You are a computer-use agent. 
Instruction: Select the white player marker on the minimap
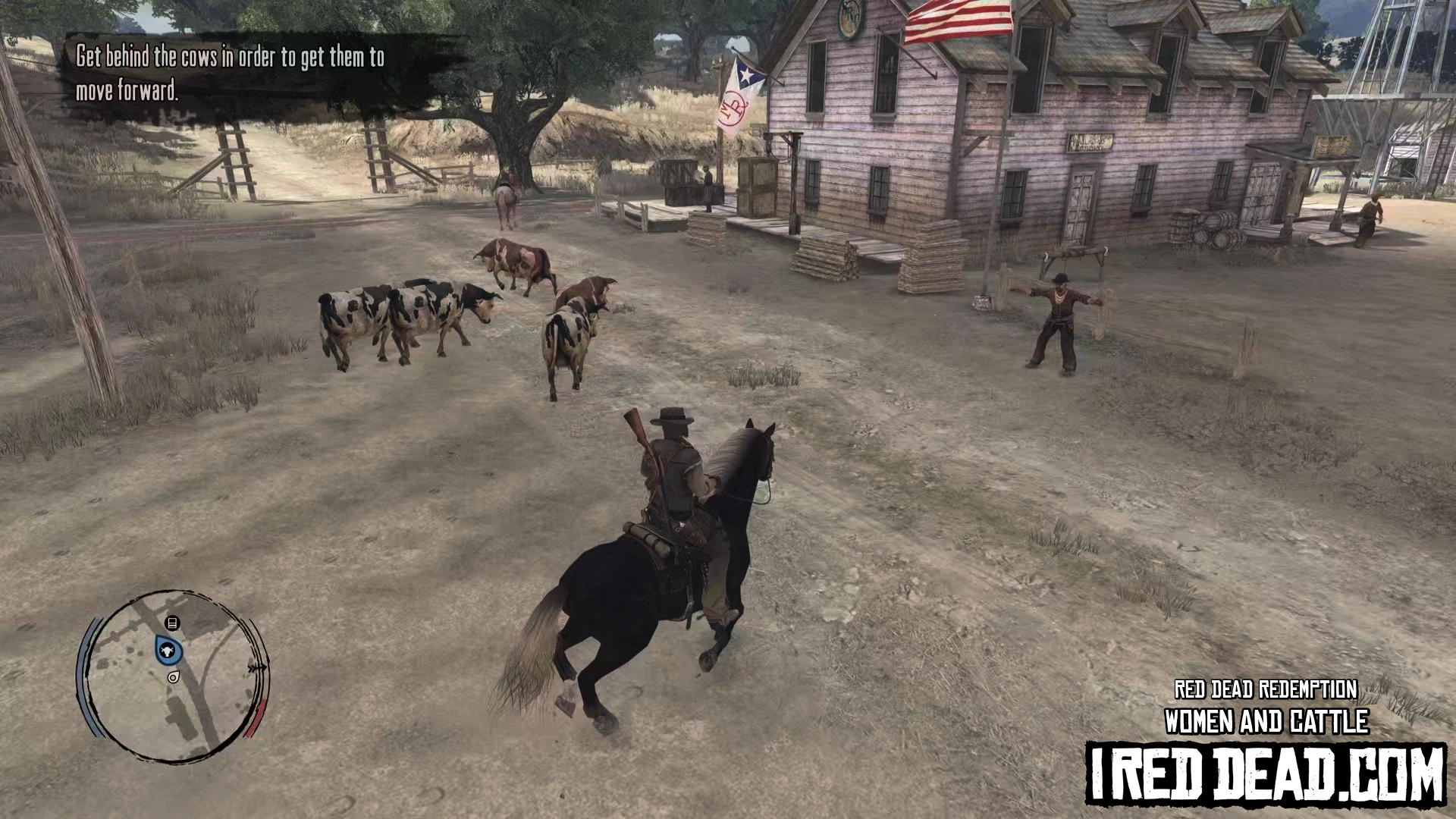[174, 677]
